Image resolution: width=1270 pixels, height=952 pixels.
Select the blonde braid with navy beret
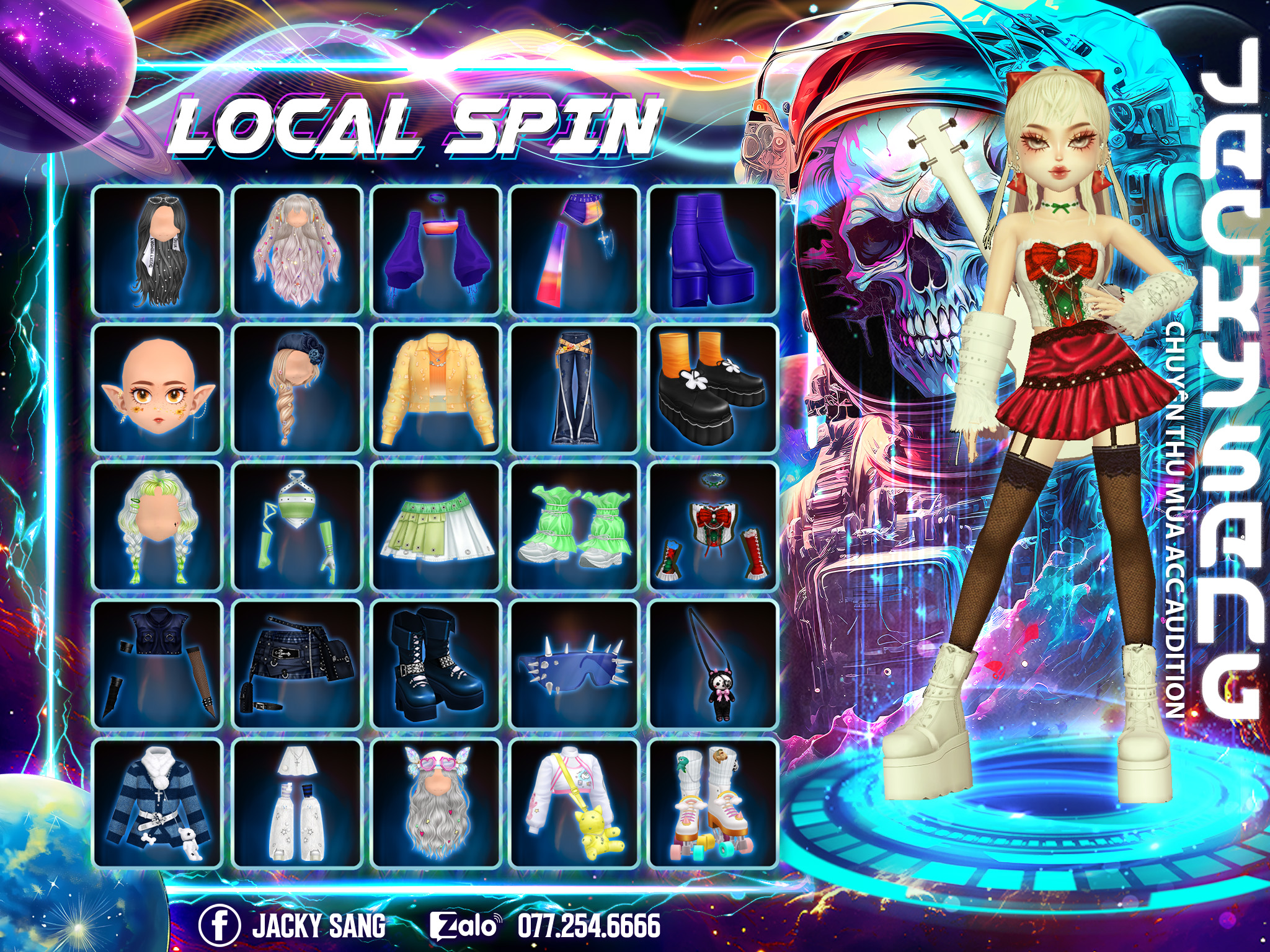coord(296,388)
